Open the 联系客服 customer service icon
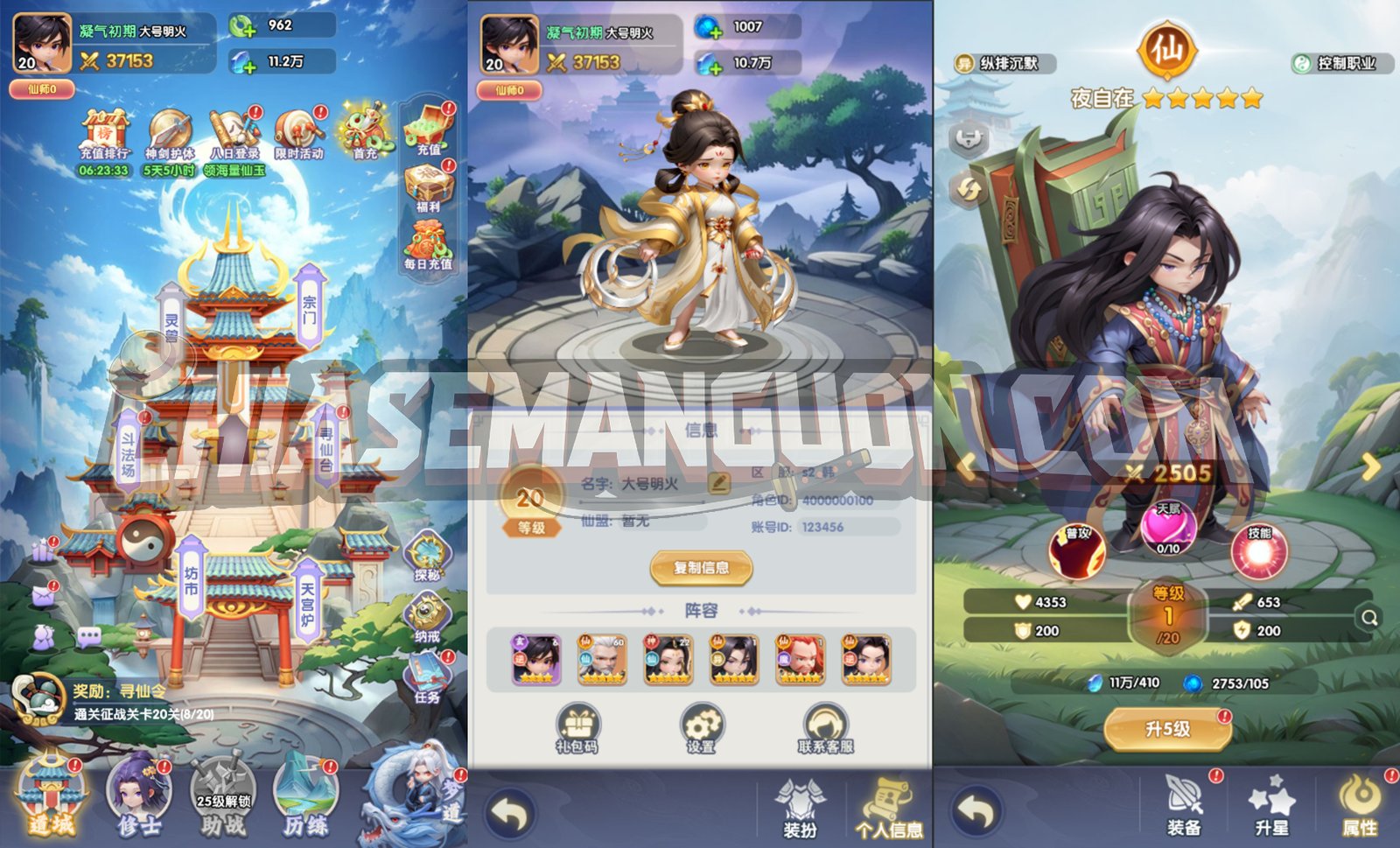This screenshot has height=848, width=1400. pyautogui.click(x=823, y=723)
